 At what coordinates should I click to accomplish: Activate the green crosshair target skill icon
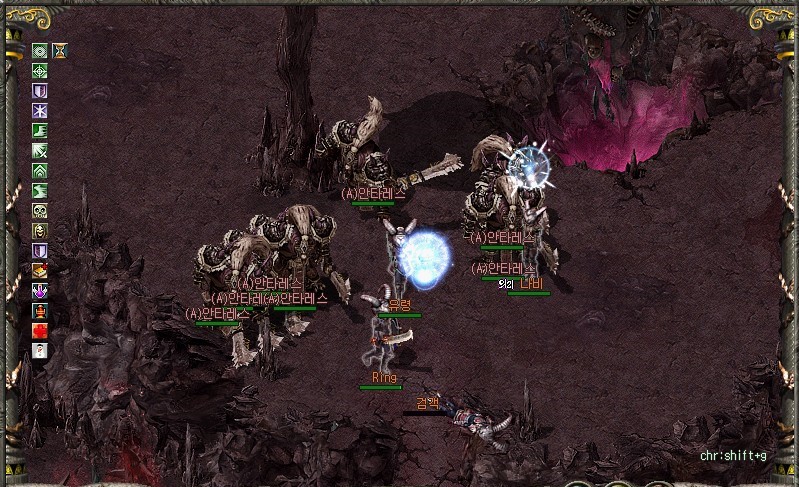point(40,70)
